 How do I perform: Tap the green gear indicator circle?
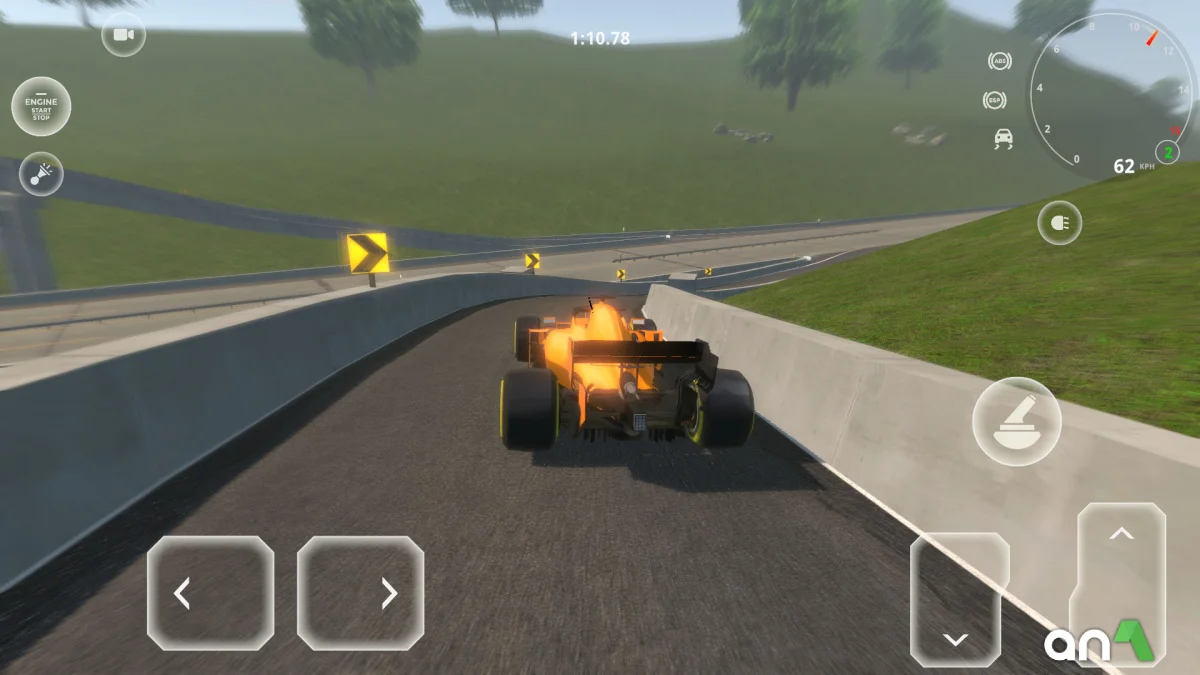[1167, 152]
